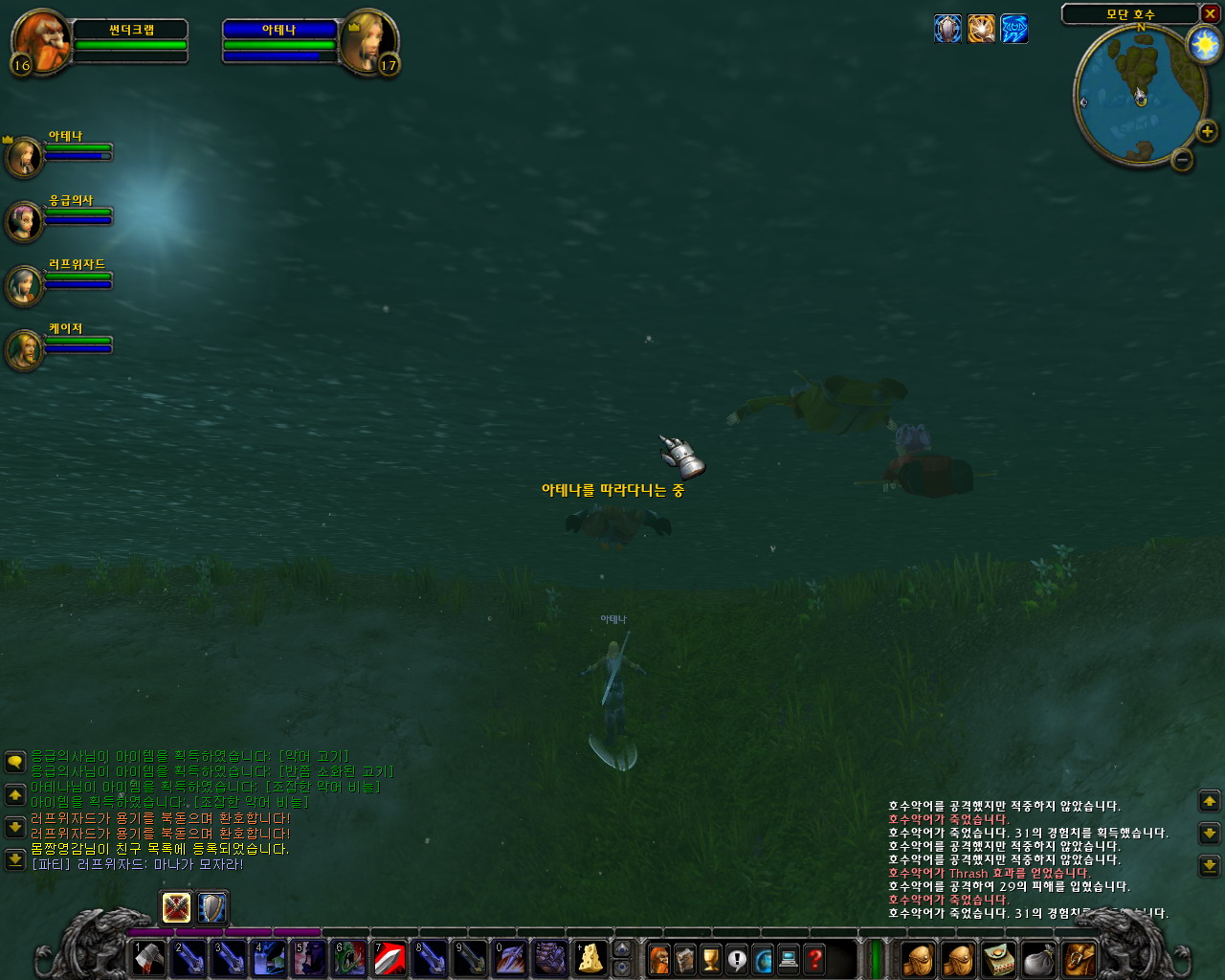Viewport: 1225px width, 980px height.
Task: Open the quest log exclamation icon
Action: point(736,958)
